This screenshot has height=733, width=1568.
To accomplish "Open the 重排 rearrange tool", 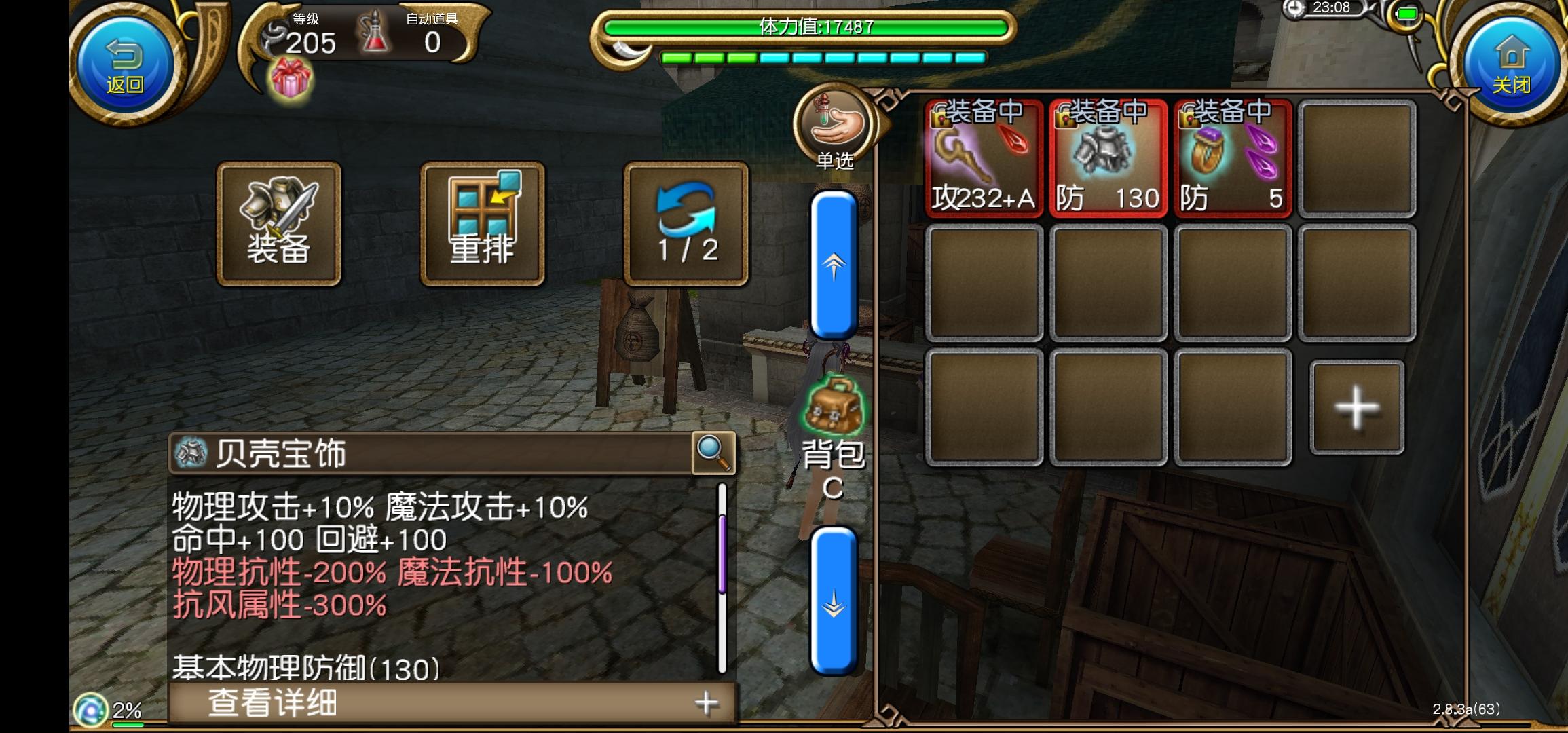I will [482, 224].
